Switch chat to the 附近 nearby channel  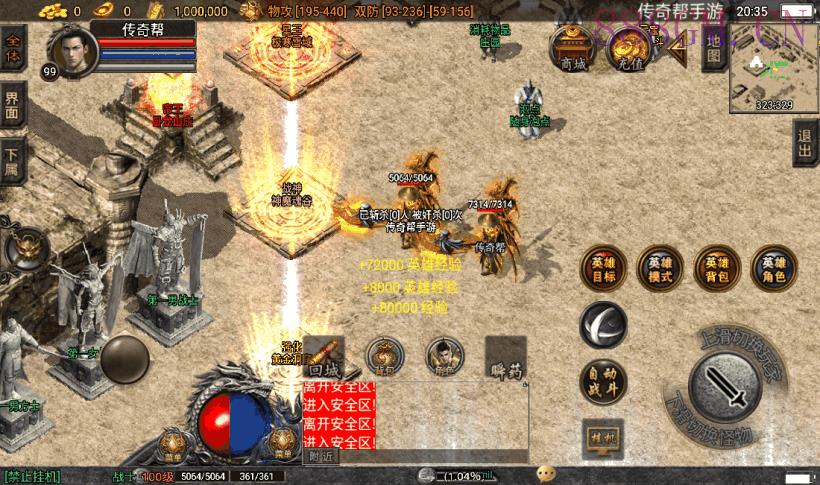coord(321,456)
